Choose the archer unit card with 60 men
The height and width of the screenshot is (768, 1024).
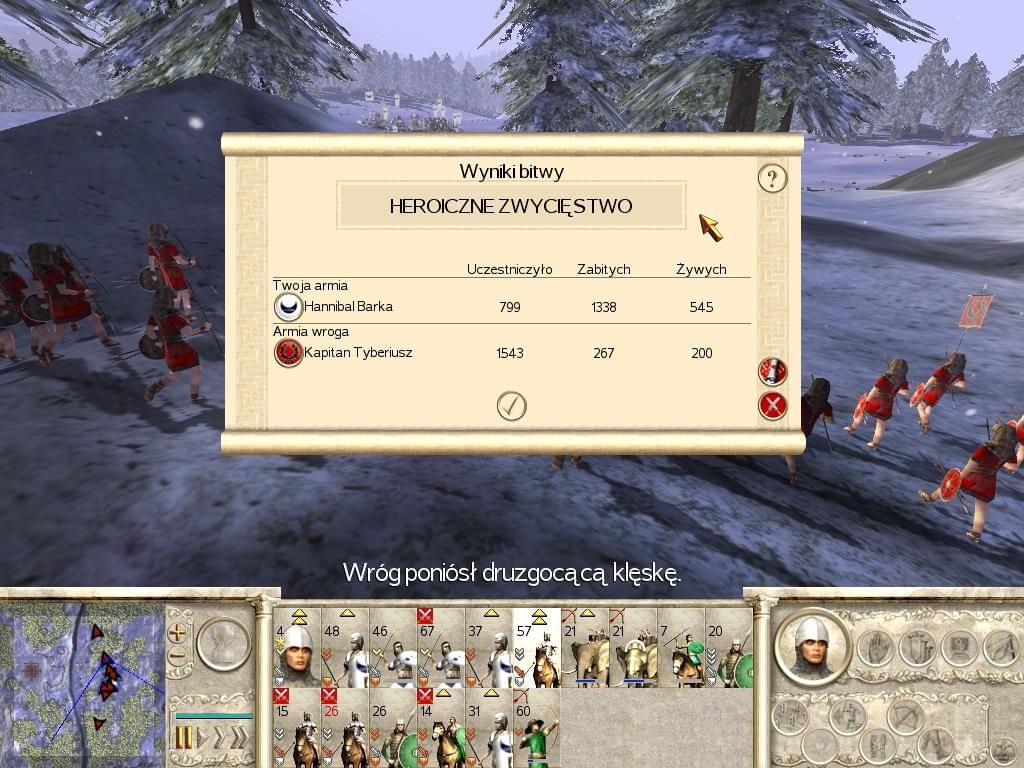[536, 727]
